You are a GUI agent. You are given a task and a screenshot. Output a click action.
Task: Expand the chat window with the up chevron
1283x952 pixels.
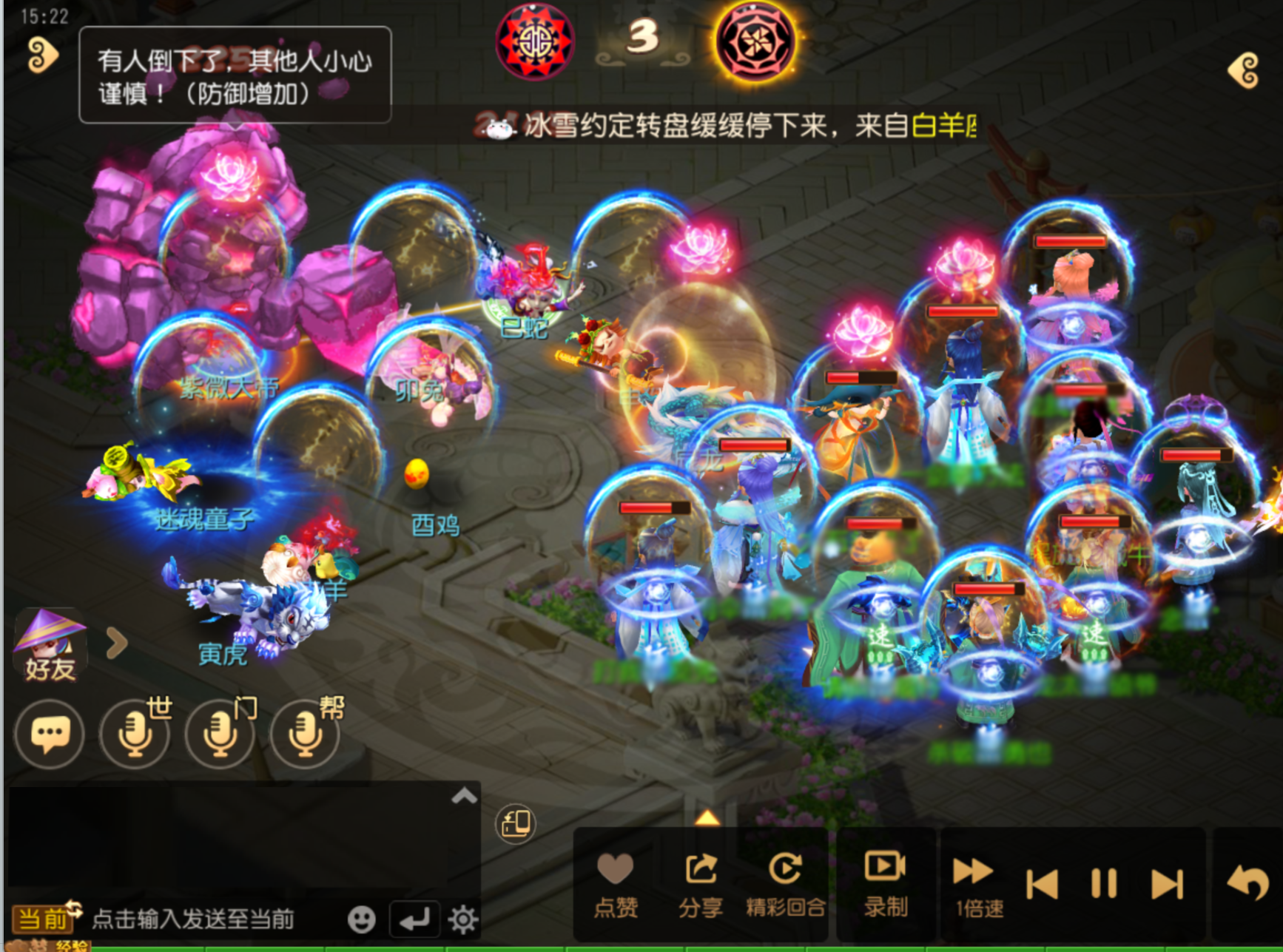coord(465,795)
